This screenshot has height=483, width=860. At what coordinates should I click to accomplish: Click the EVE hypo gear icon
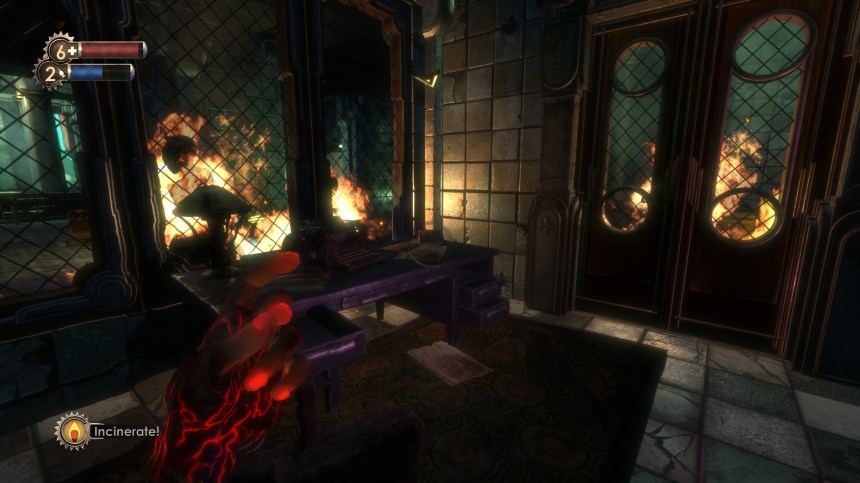(x=50, y=73)
